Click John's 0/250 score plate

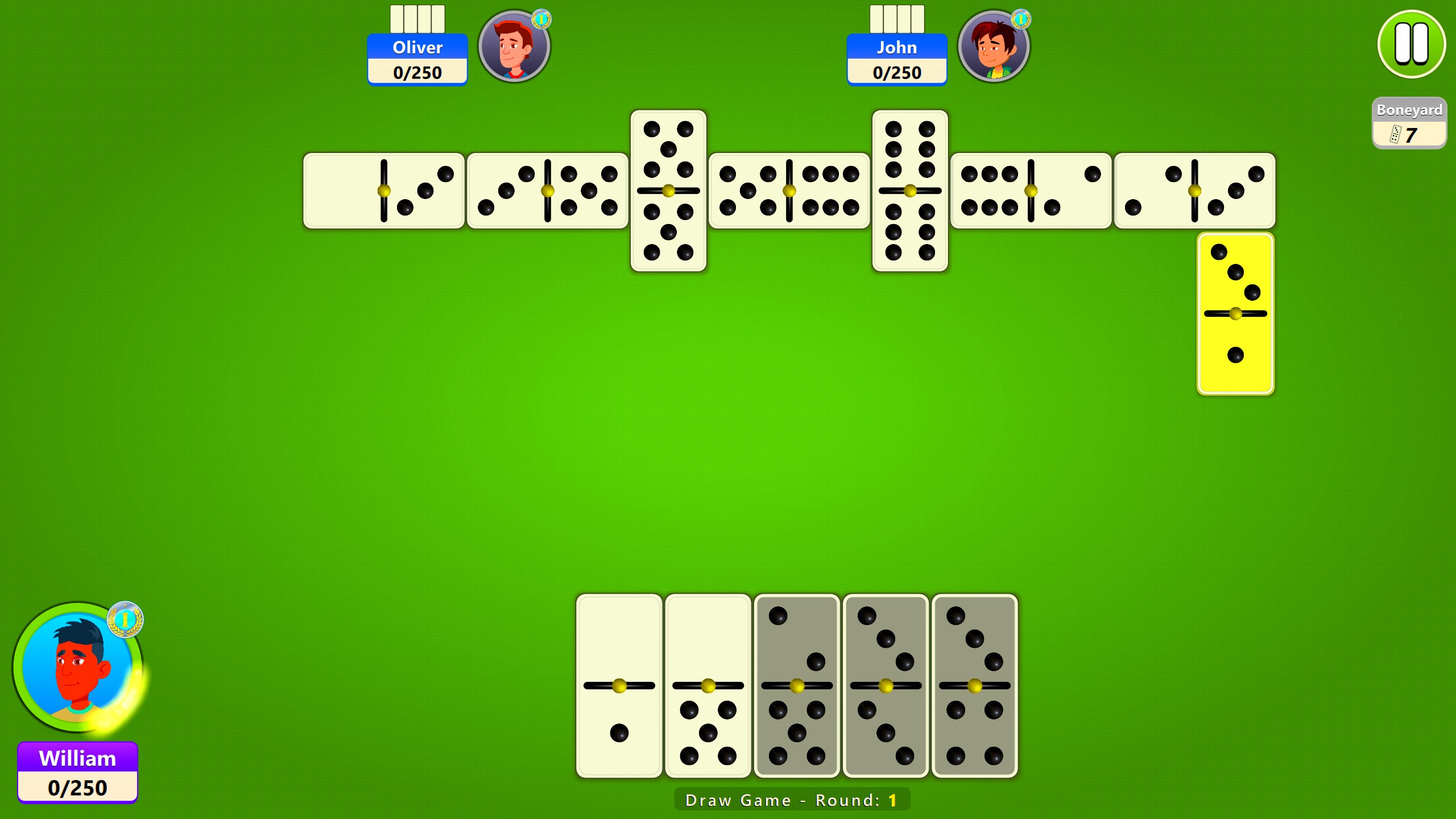click(897, 72)
